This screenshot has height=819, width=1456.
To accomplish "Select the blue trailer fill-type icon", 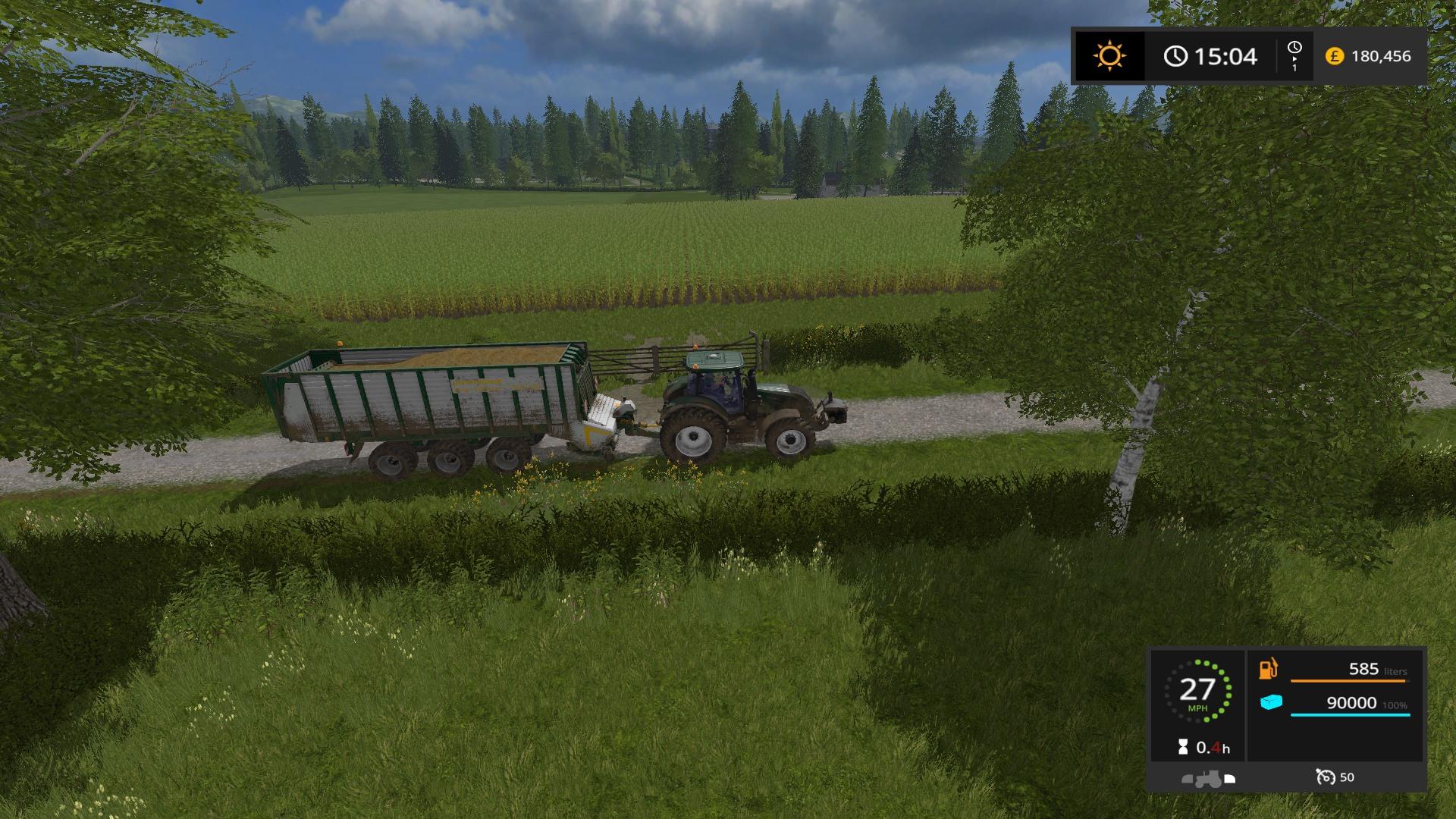I will tap(1271, 703).
